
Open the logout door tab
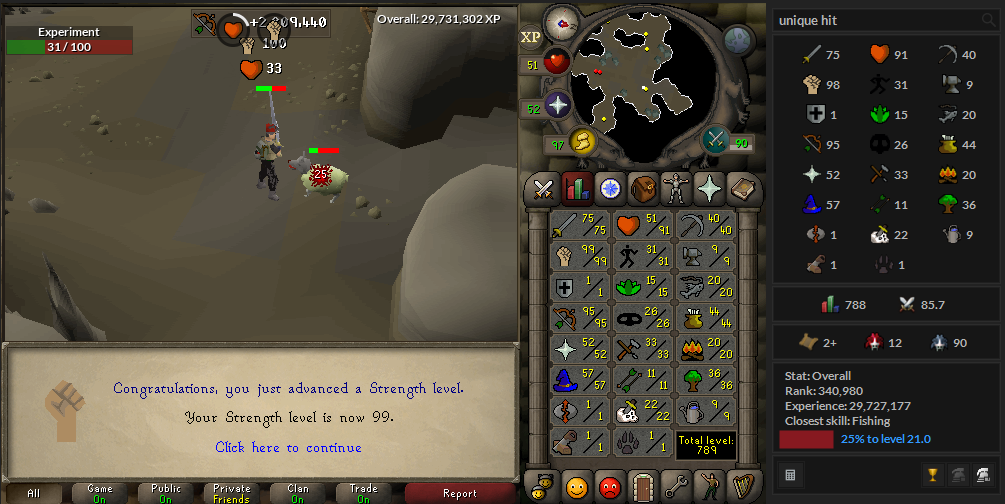coord(642,487)
